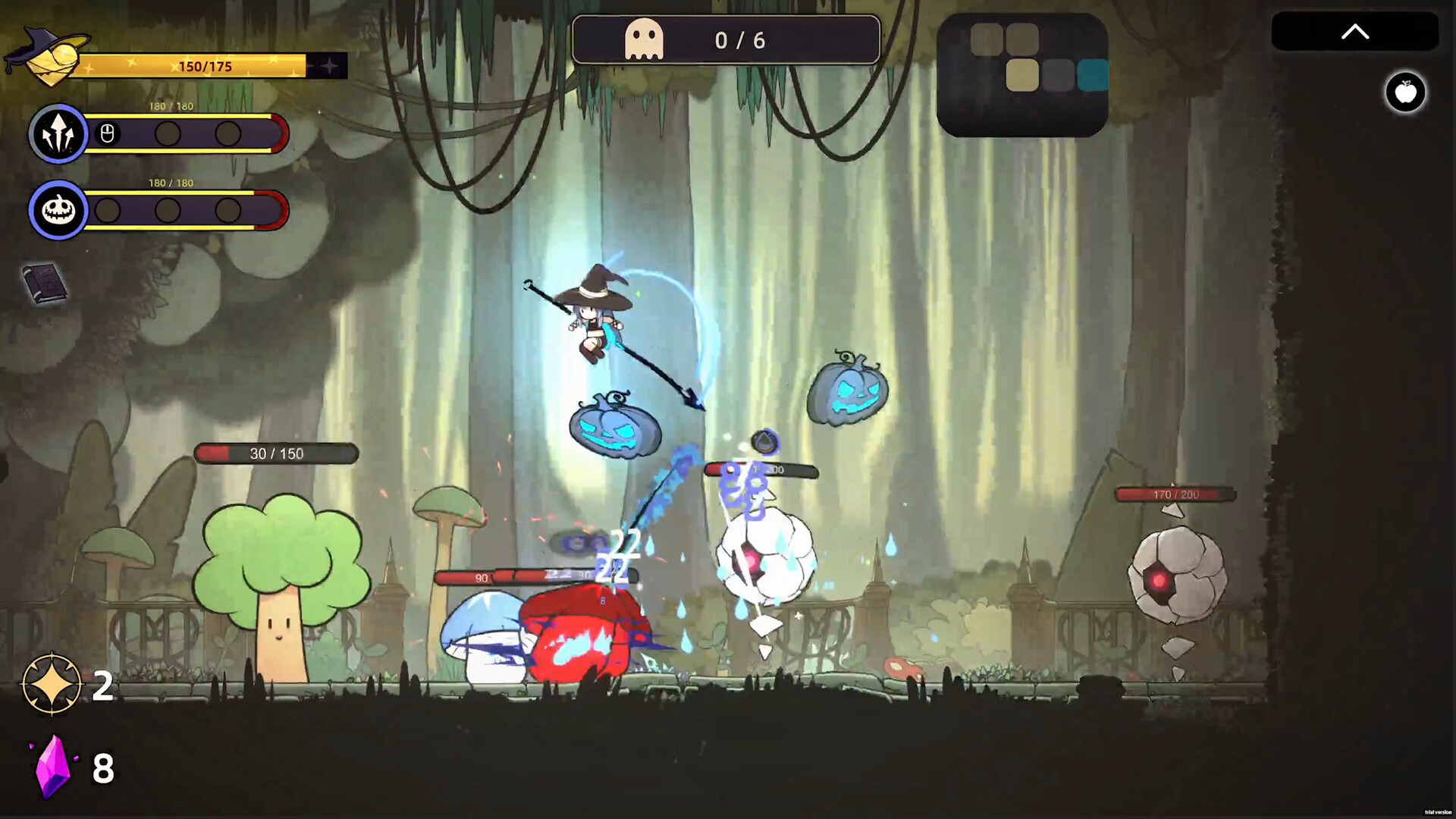Click the crystal count showing 8
The image size is (1456, 819).
point(102,767)
